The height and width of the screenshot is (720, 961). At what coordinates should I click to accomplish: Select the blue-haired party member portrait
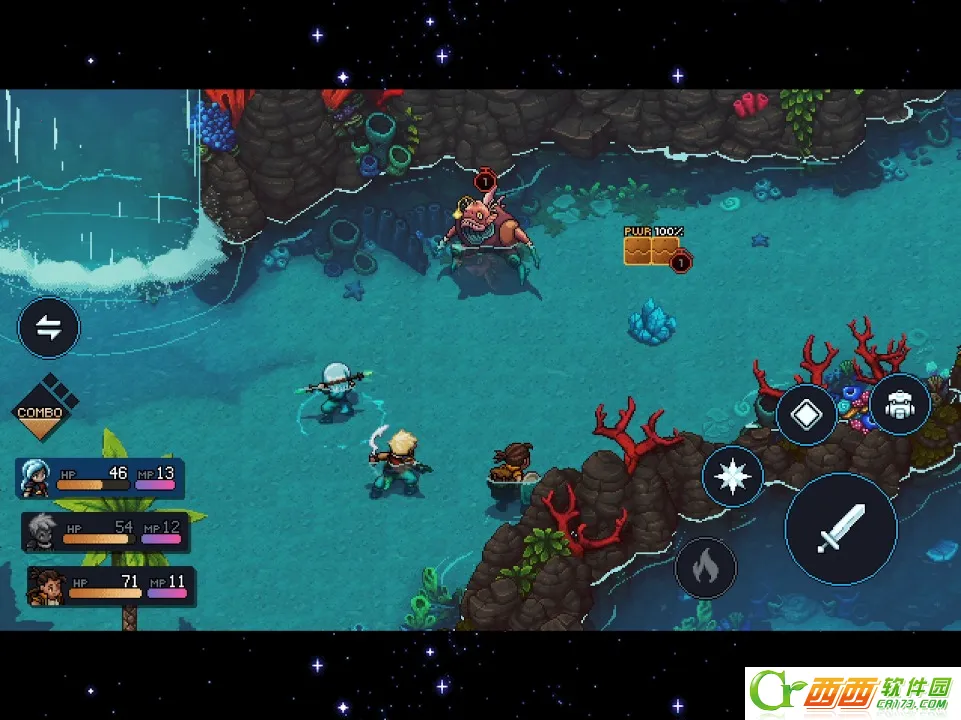coord(35,479)
